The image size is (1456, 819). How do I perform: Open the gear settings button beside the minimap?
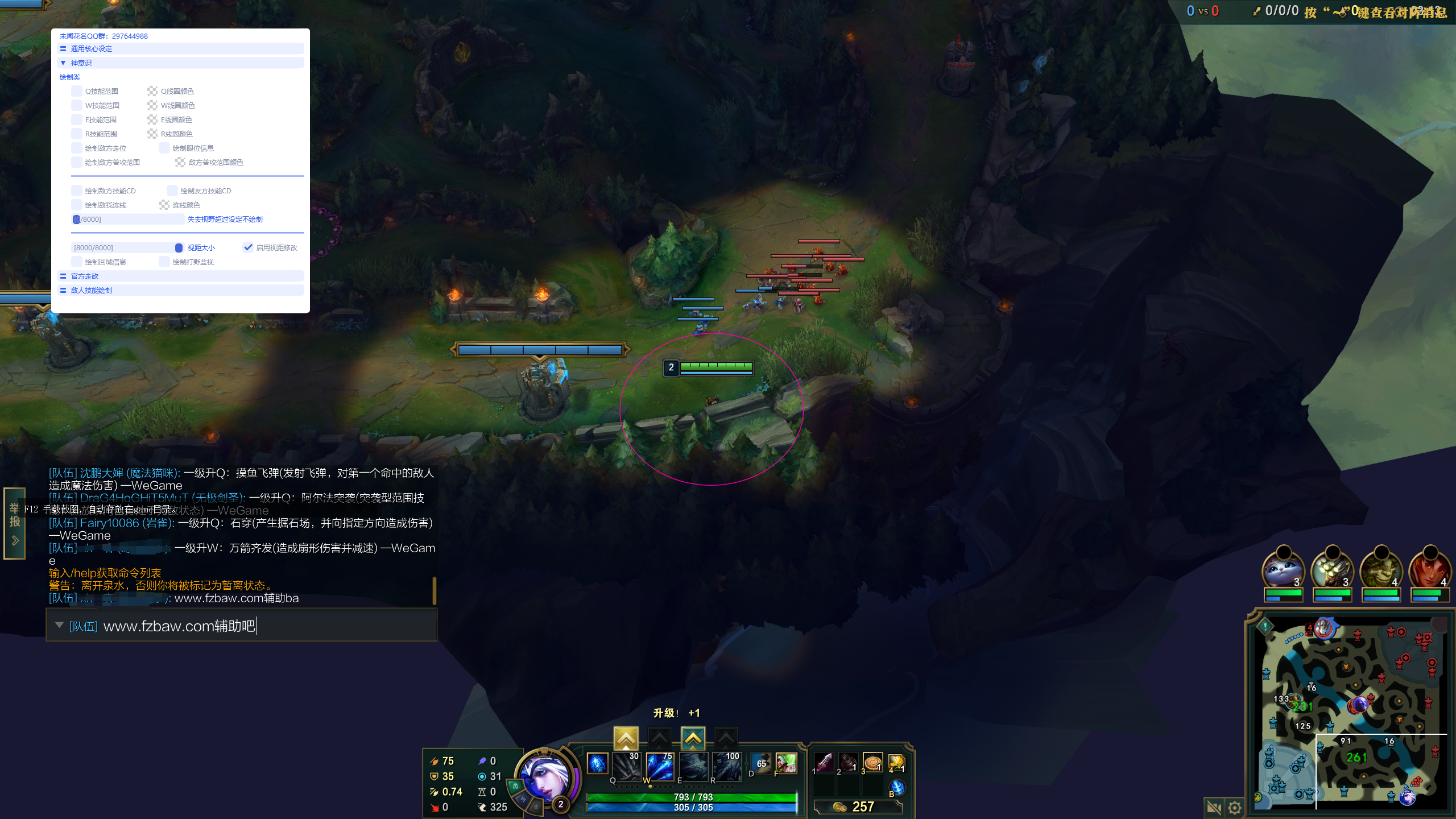1235,807
